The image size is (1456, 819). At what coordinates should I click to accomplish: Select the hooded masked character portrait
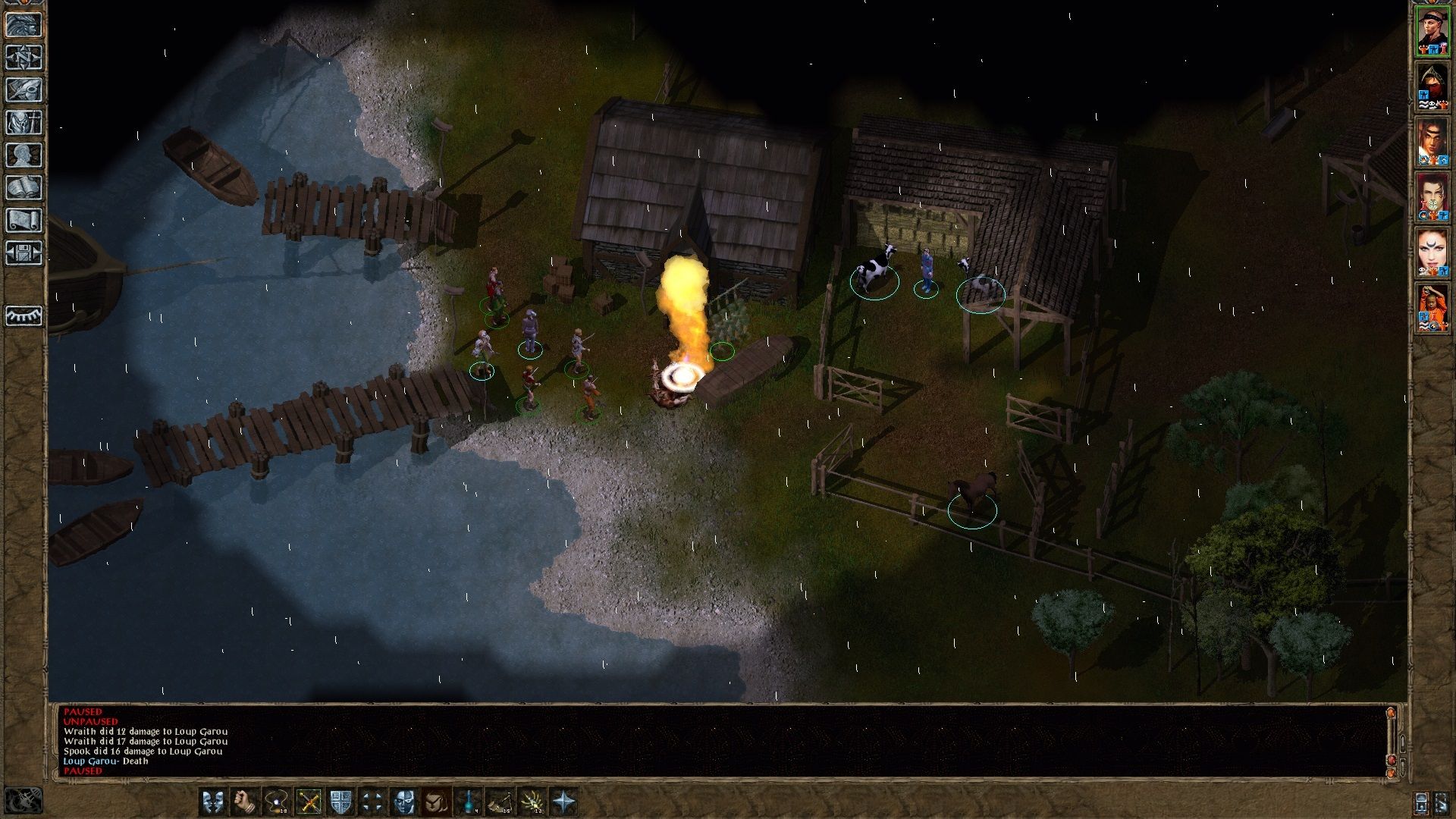[x=1432, y=86]
